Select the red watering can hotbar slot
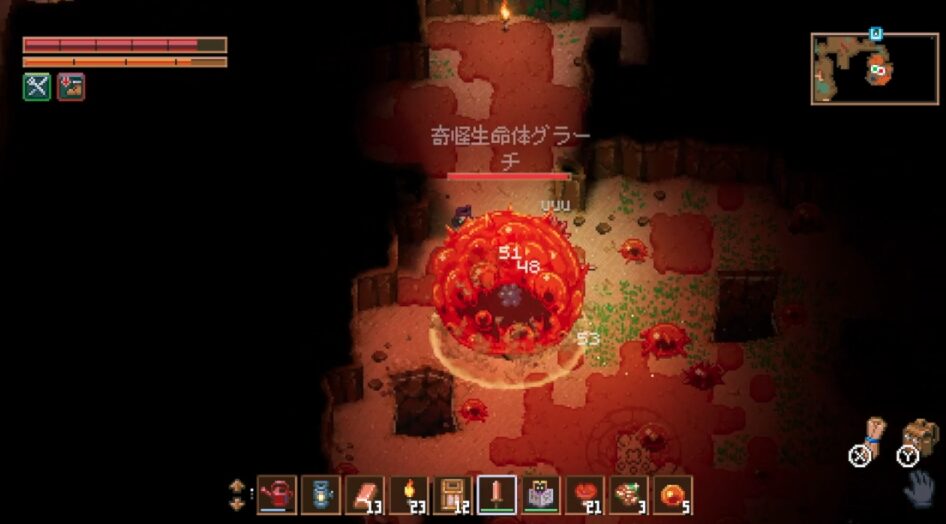This screenshot has width=946, height=524. point(277,494)
